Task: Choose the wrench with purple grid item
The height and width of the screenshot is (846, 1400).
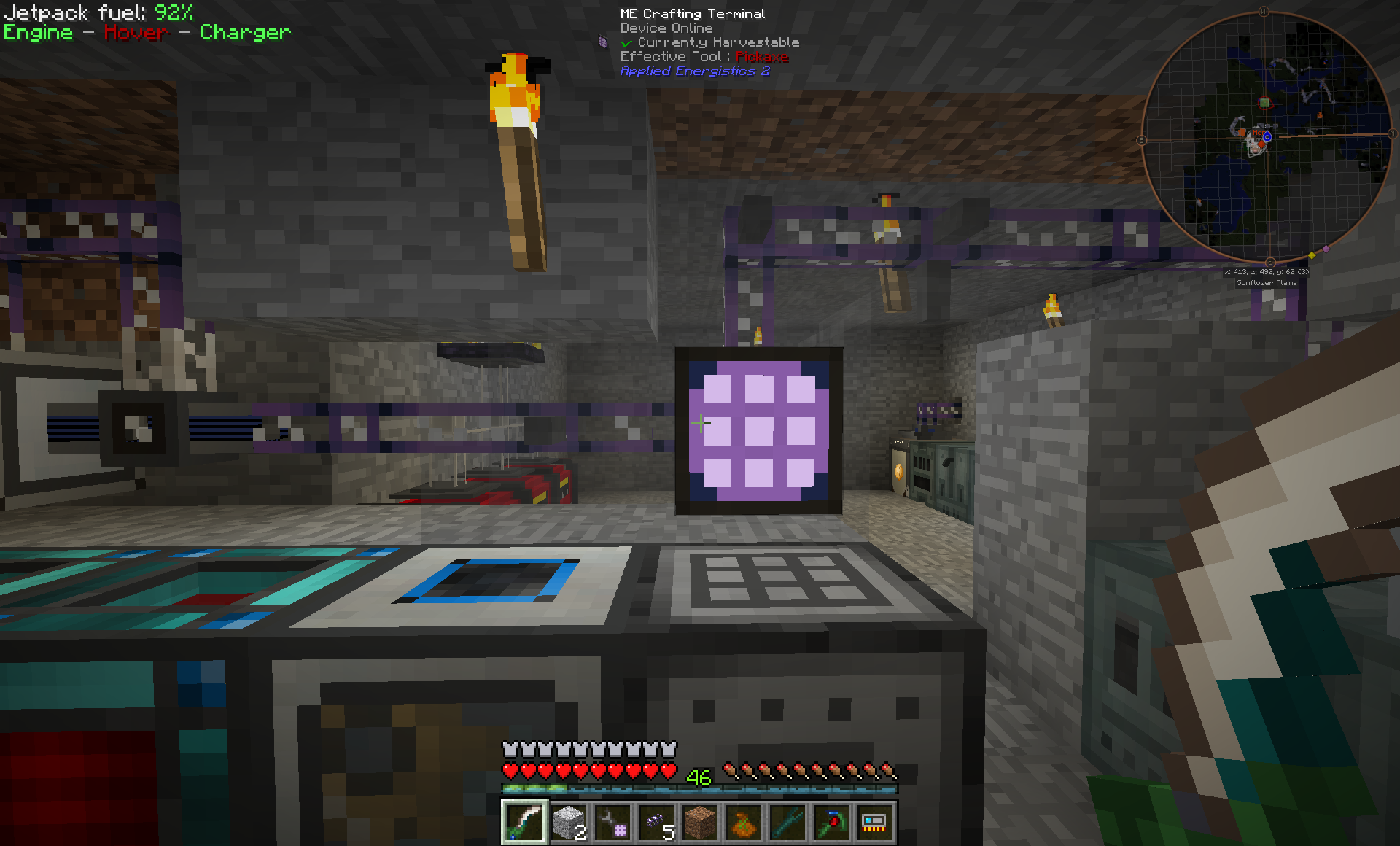Action: [x=612, y=822]
